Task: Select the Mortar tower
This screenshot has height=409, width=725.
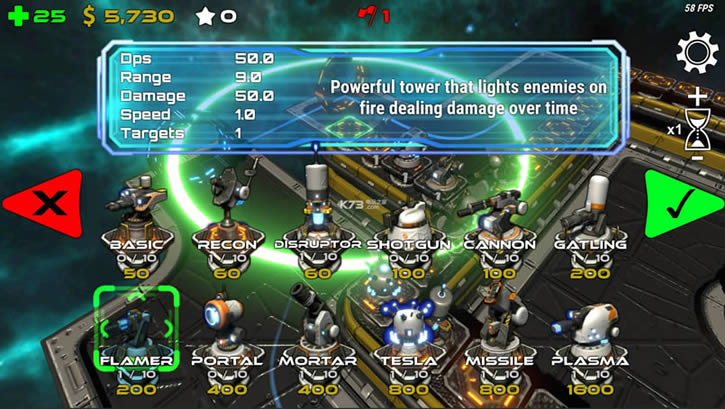Action: point(317,326)
